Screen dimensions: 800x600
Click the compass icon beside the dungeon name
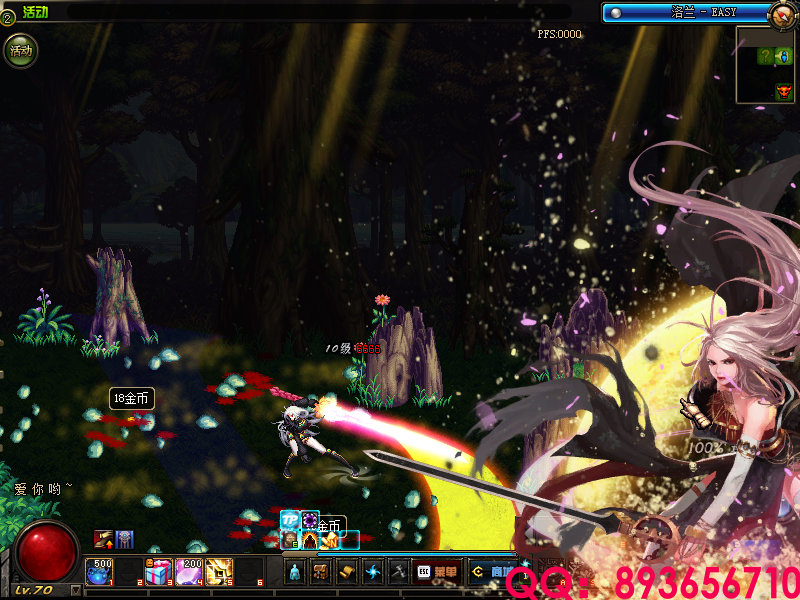783,13
